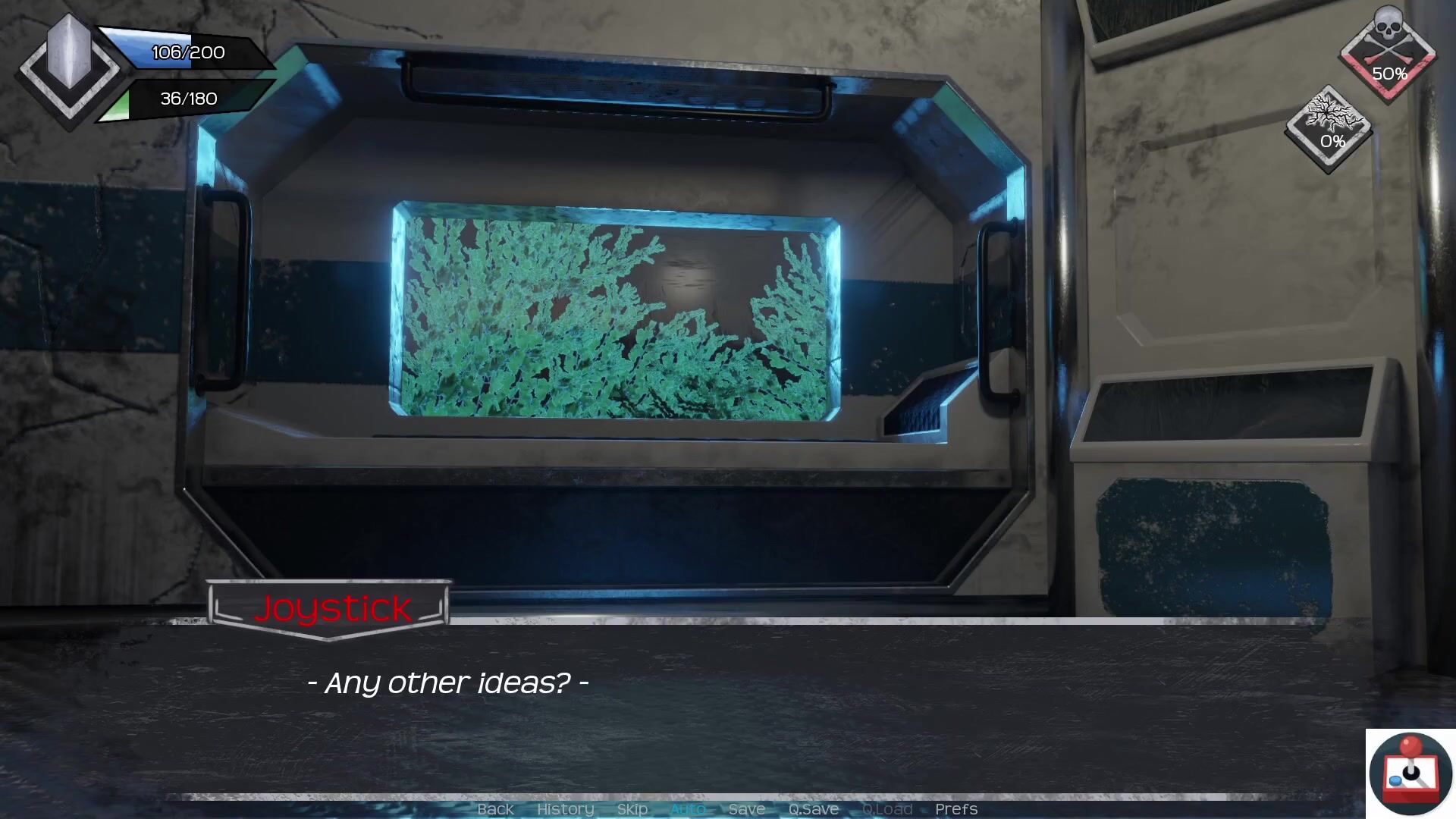Viewport: 1456px width, 819px height.
Task: Open the Save menu
Action: [x=746, y=809]
